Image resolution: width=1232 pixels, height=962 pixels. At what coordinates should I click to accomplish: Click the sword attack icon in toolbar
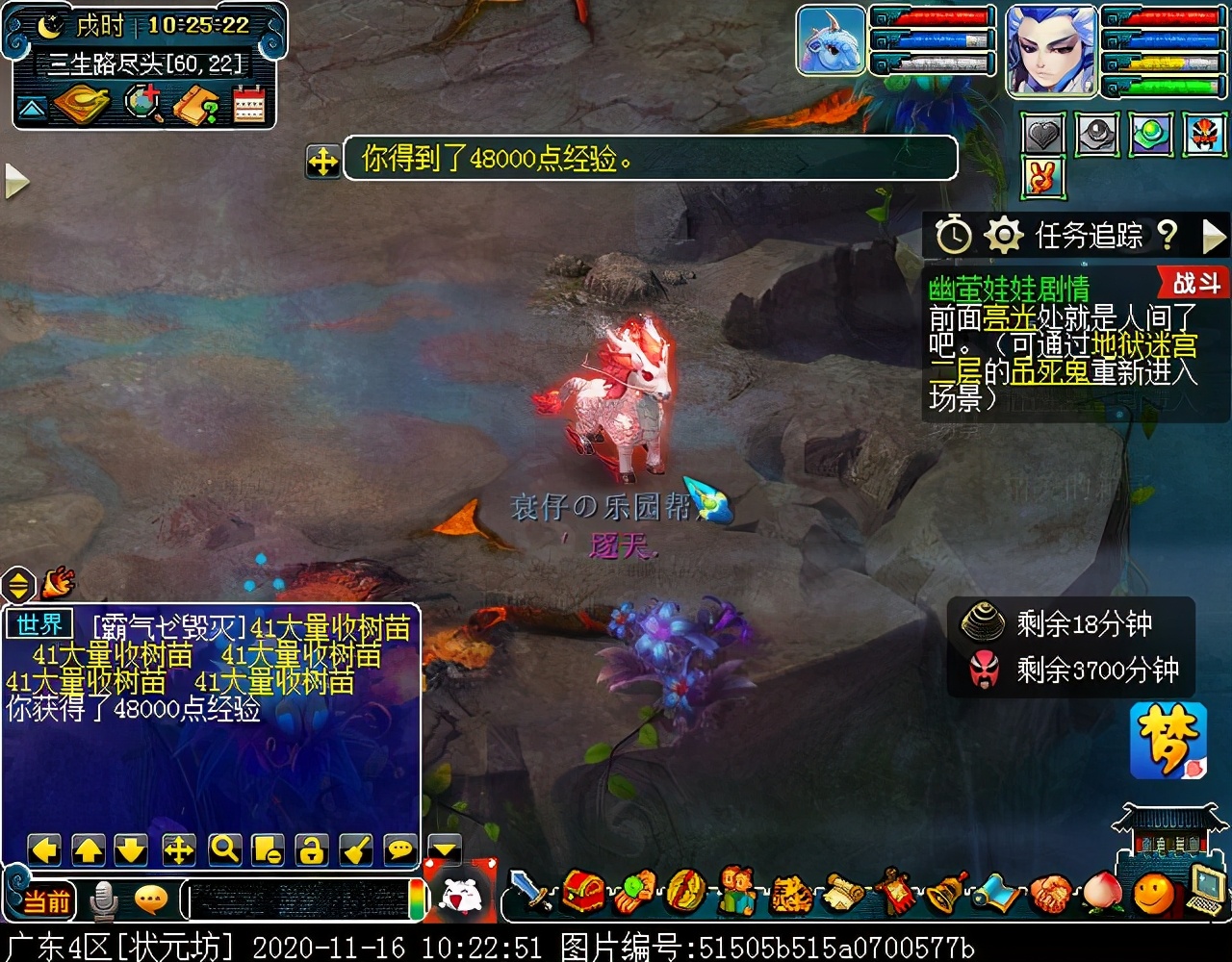click(530, 893)
